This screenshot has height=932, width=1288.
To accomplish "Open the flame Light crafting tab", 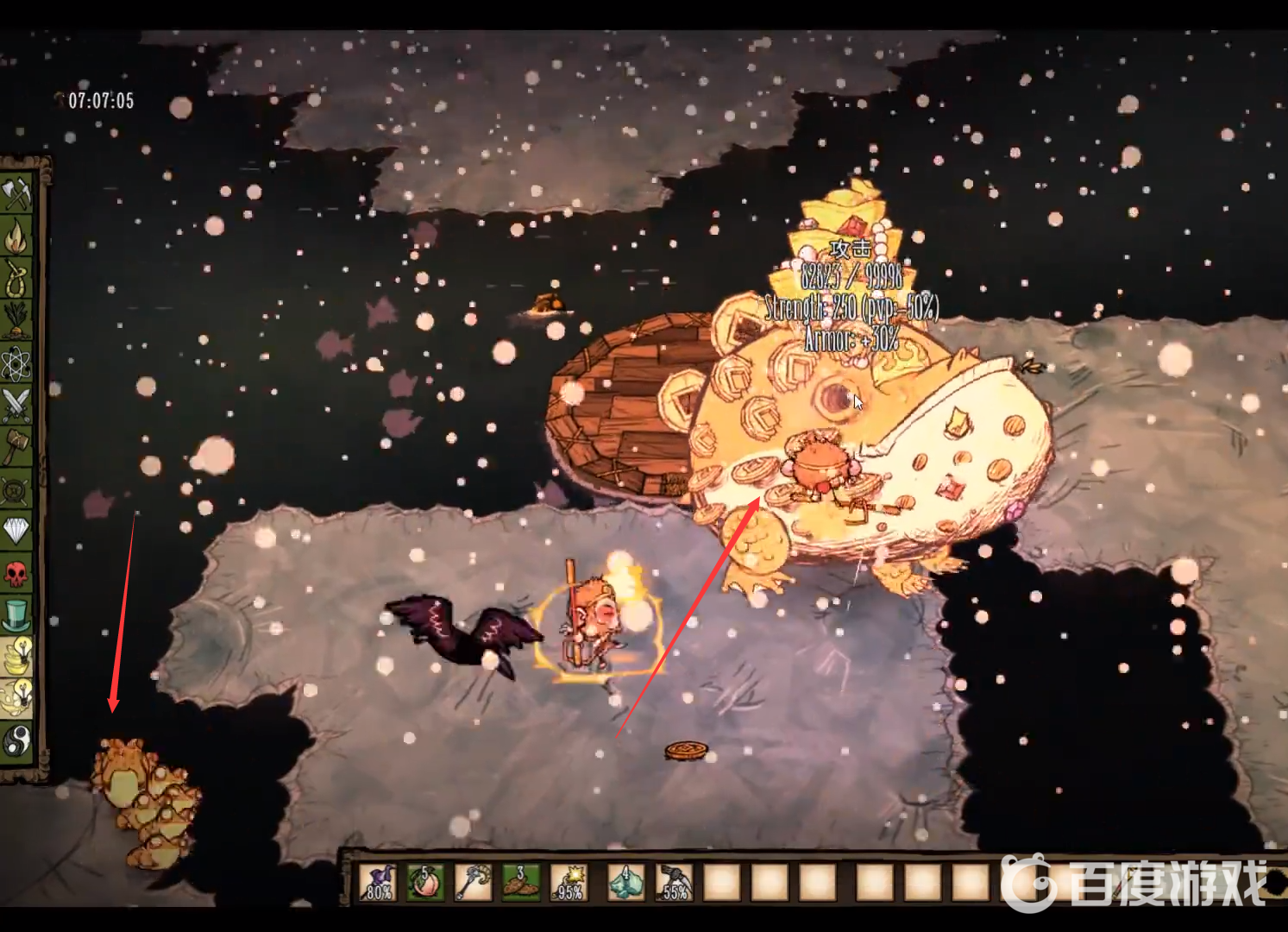I will [16, 236].
